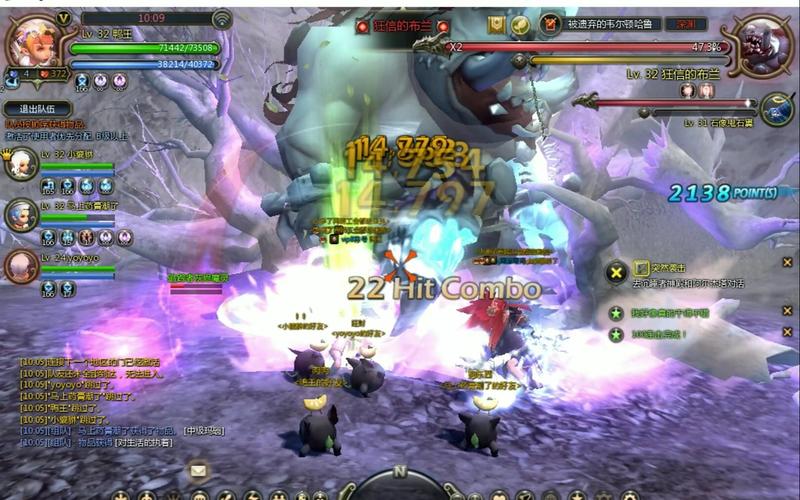800x500 pixels.
Task: Open the mail envelope notification
Action: pos(199,469)
